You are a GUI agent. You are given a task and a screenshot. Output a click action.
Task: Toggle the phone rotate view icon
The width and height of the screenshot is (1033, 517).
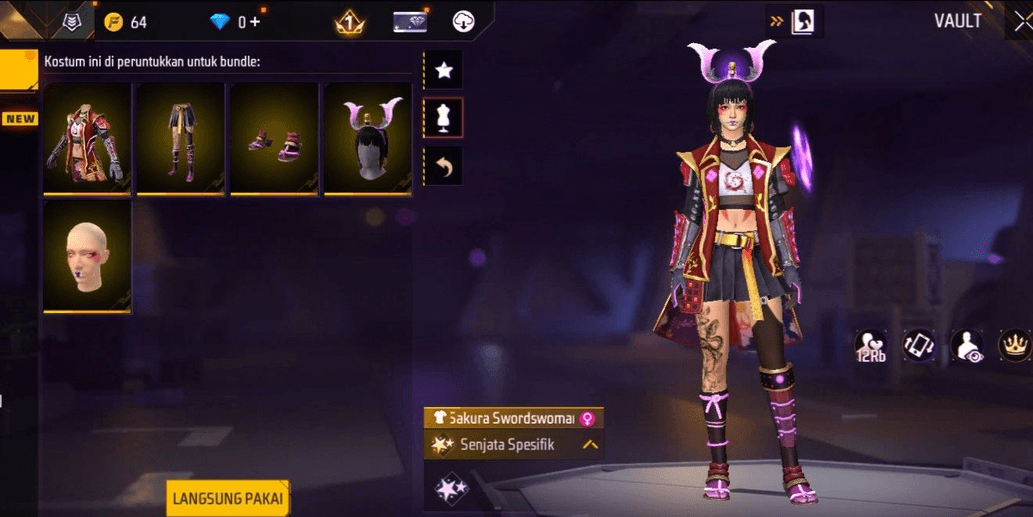point(919,345)
